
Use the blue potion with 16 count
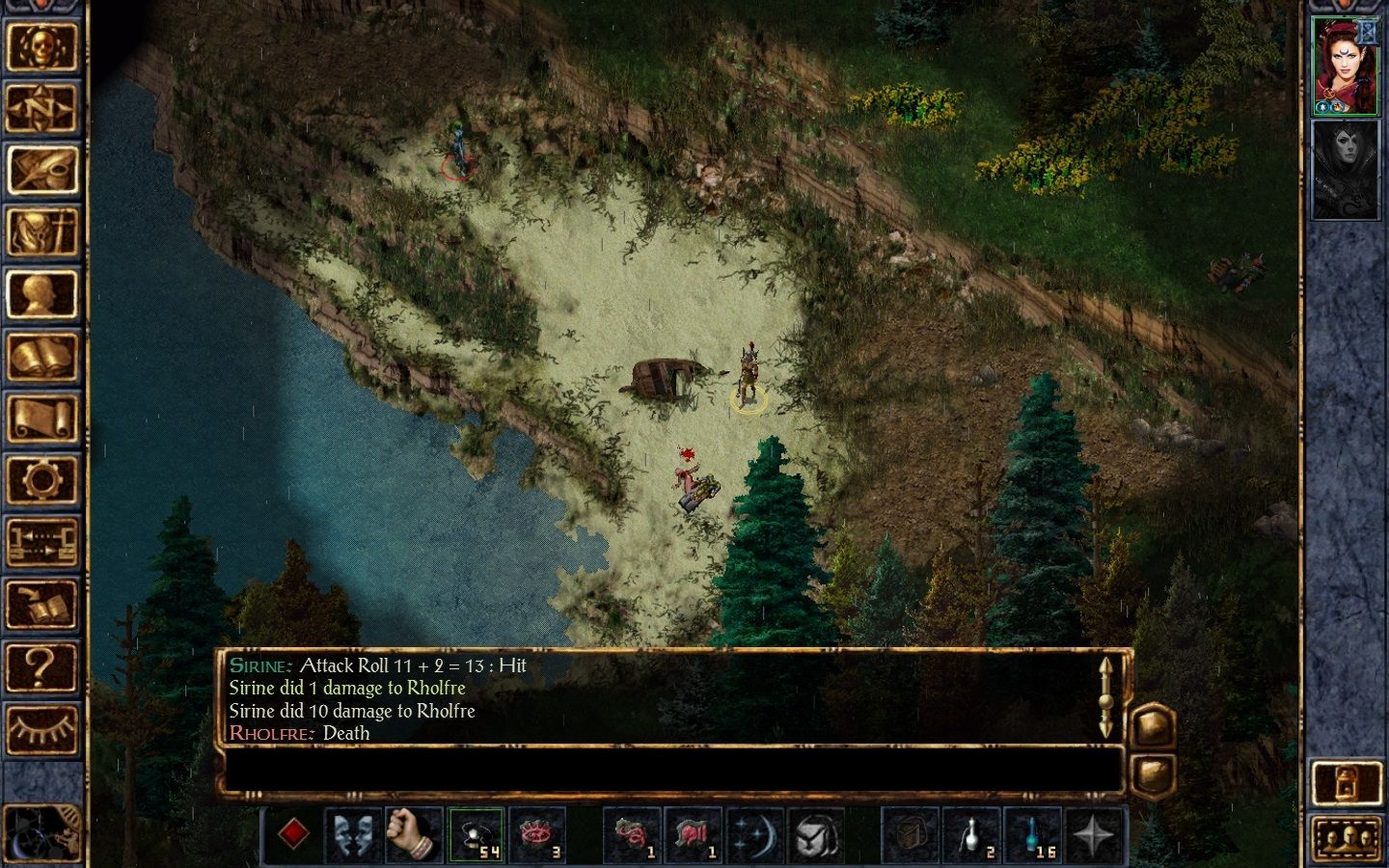click(1033, 833)
